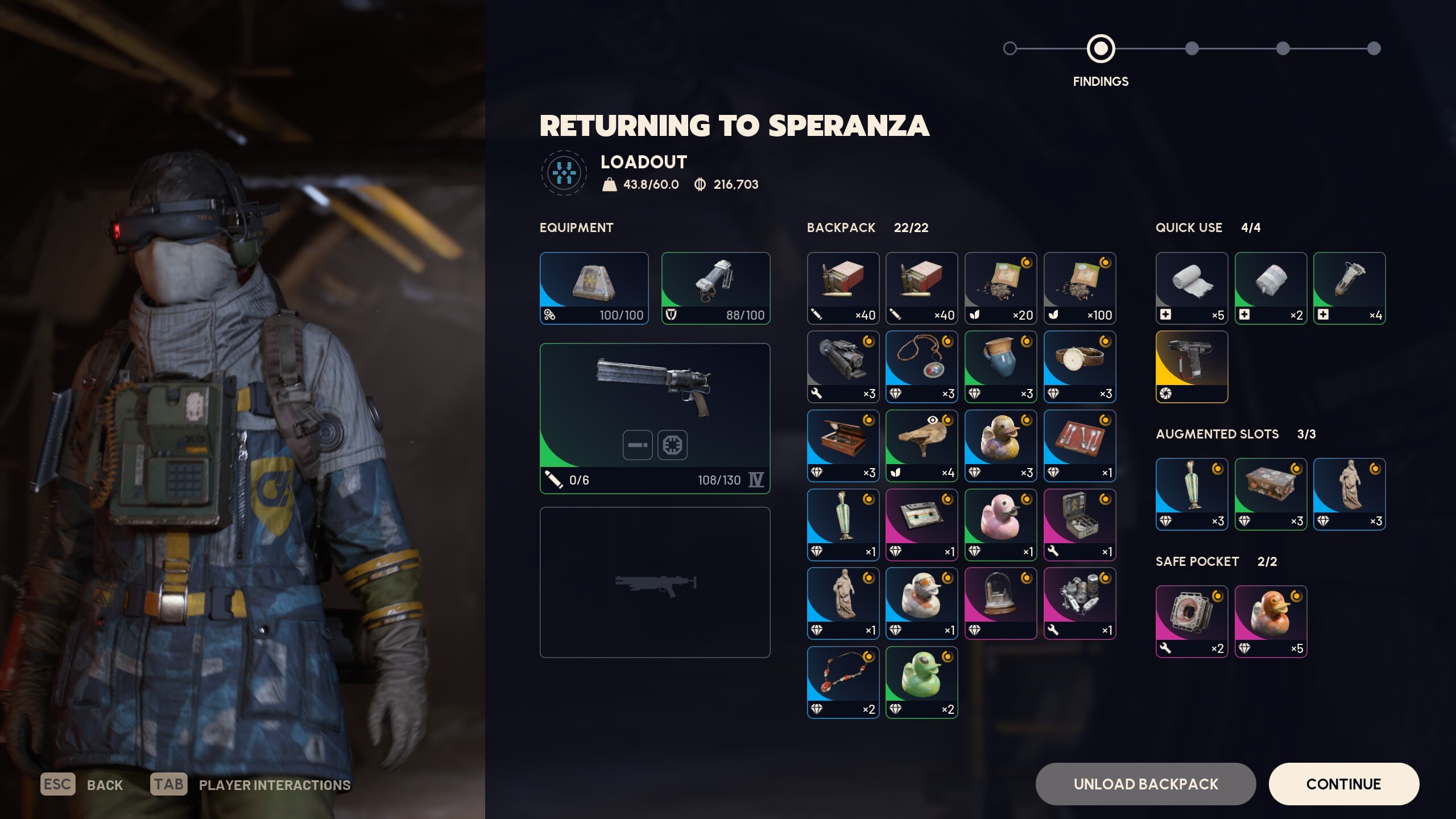Select the video camera item in backpack
This screenshot has height=819, width=1456.
pos(843,367)
